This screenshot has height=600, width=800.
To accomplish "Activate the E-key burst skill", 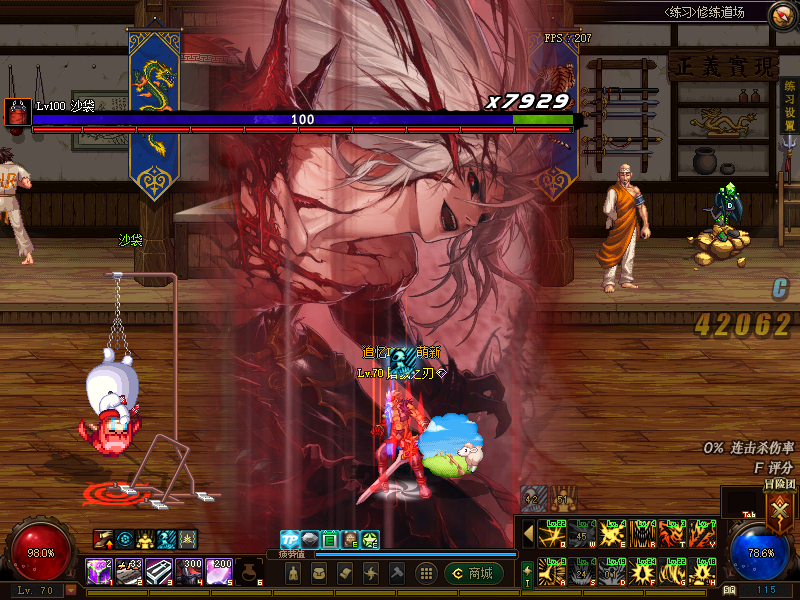I will coord(613,532).
